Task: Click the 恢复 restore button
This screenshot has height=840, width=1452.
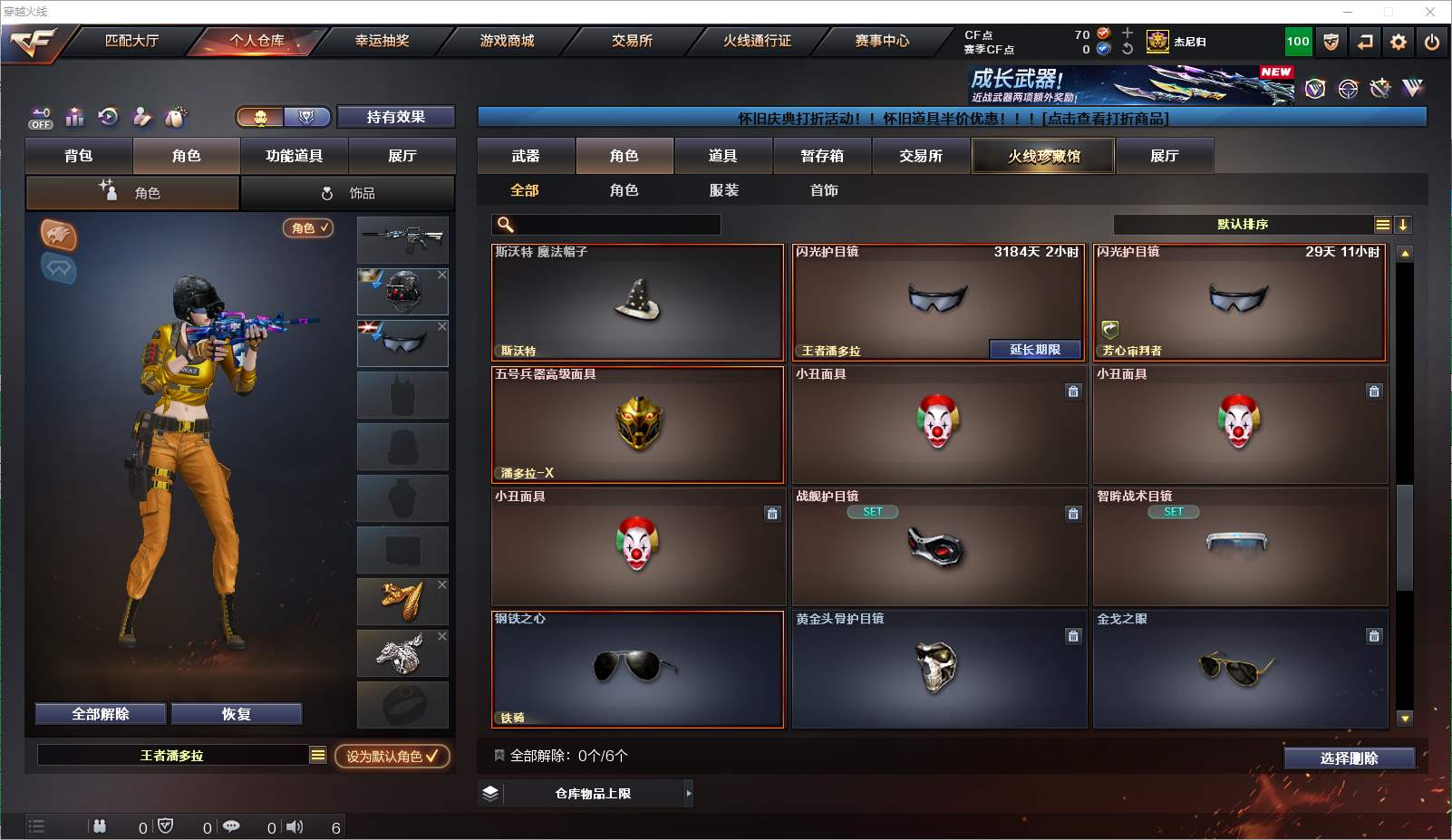Action: pyautogui.click(x=236, y=714)
